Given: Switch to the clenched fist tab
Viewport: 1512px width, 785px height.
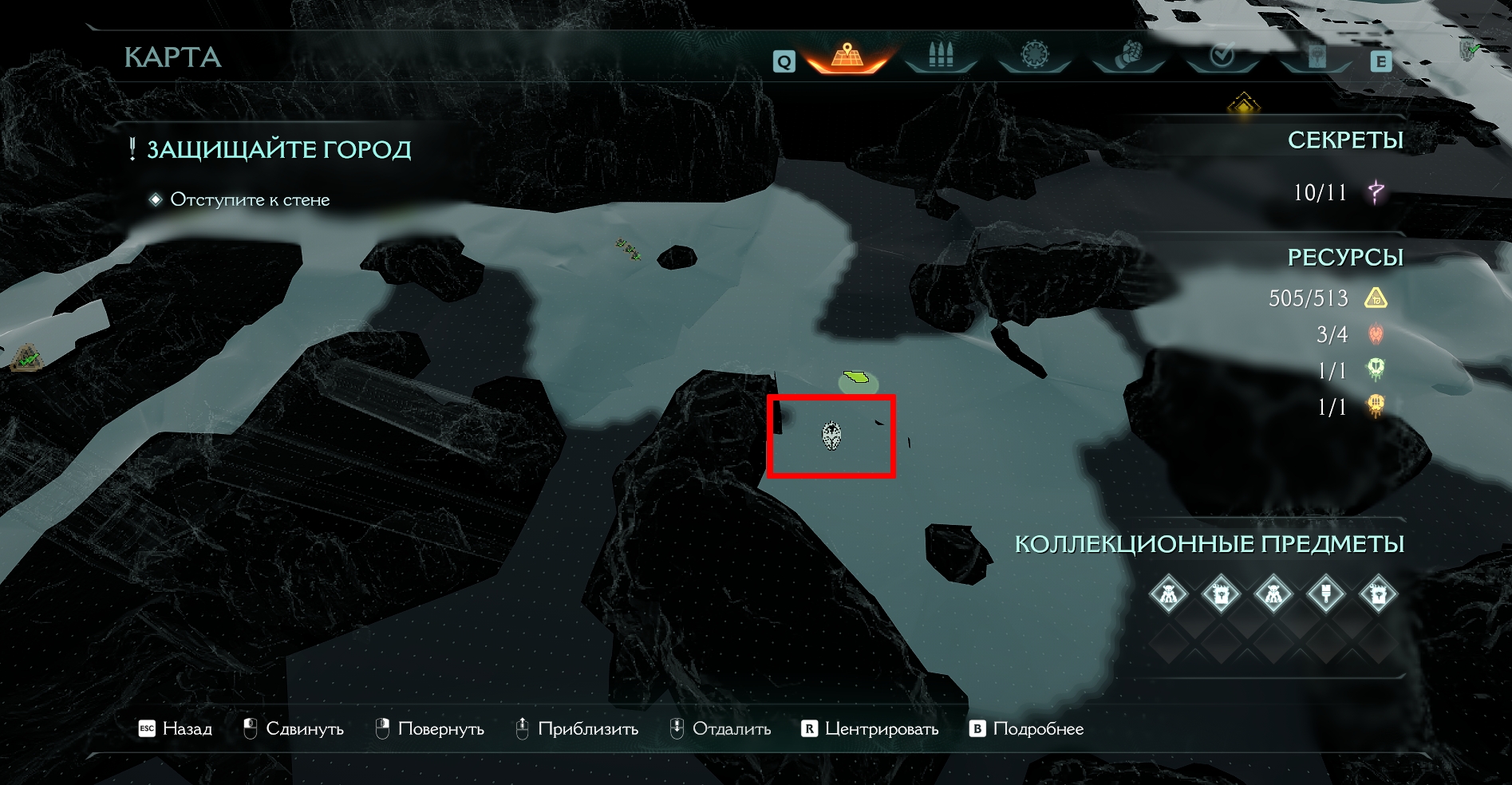Looking at the screenshot, I should click(x=1128, y=57).
